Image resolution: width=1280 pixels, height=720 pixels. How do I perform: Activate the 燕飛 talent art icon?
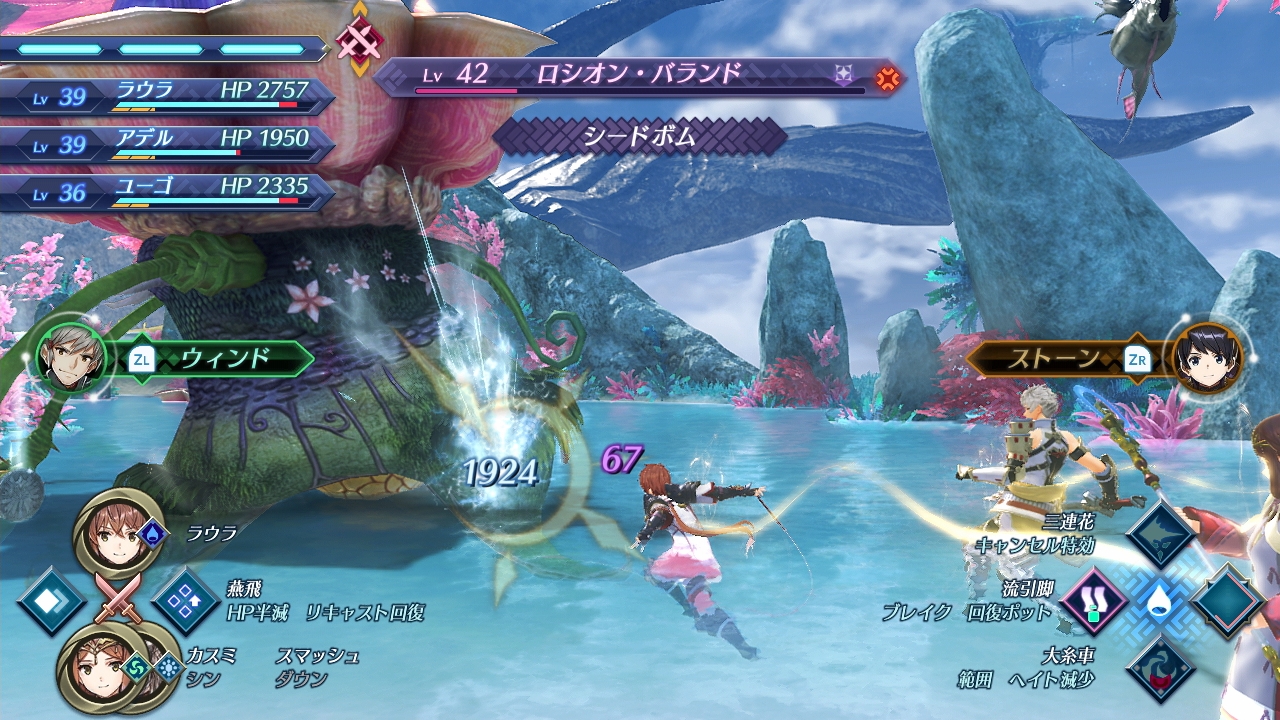click(x=185, y=600)
